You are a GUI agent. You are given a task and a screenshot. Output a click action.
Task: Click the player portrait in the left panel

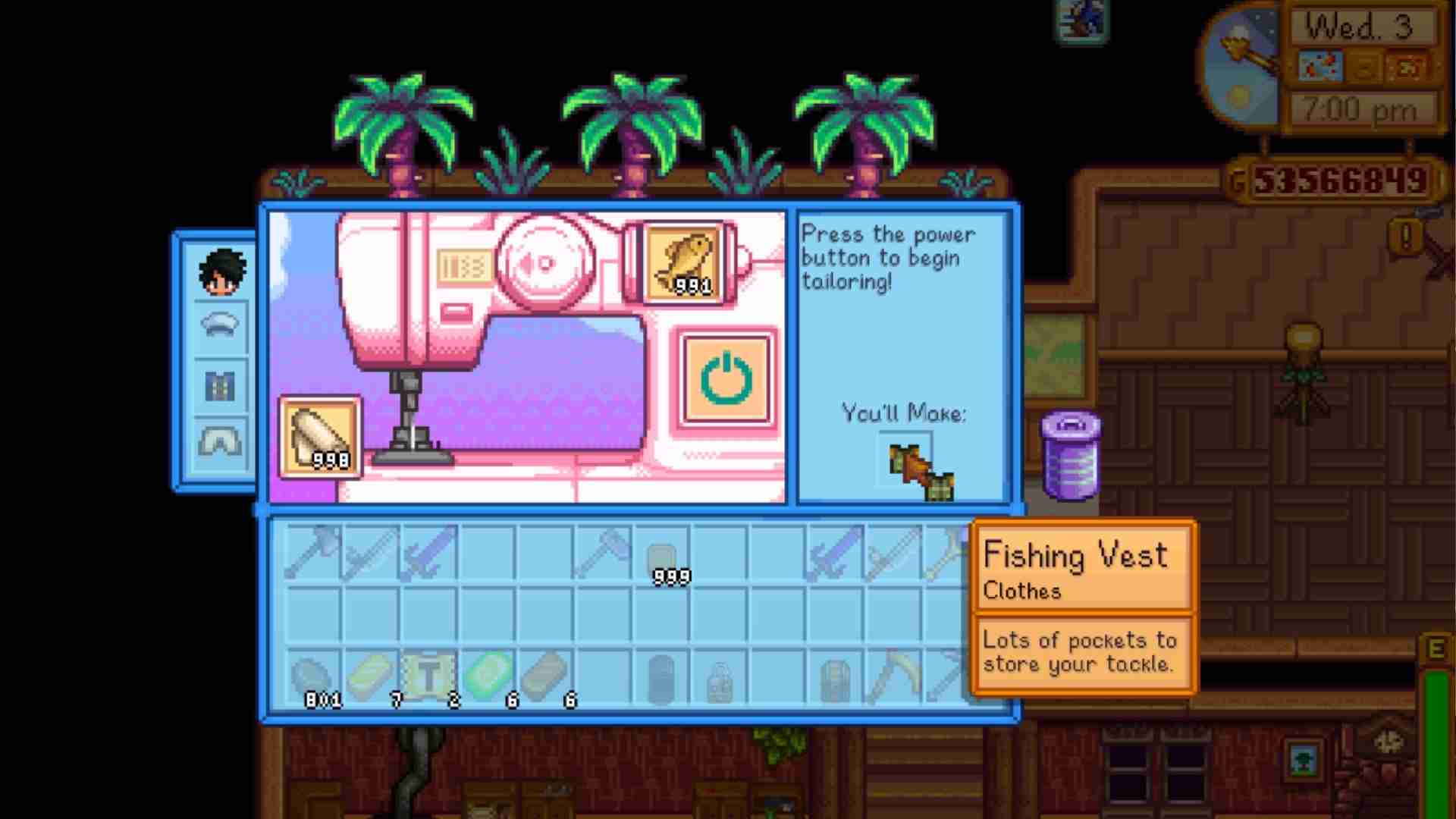coord(221,271)
